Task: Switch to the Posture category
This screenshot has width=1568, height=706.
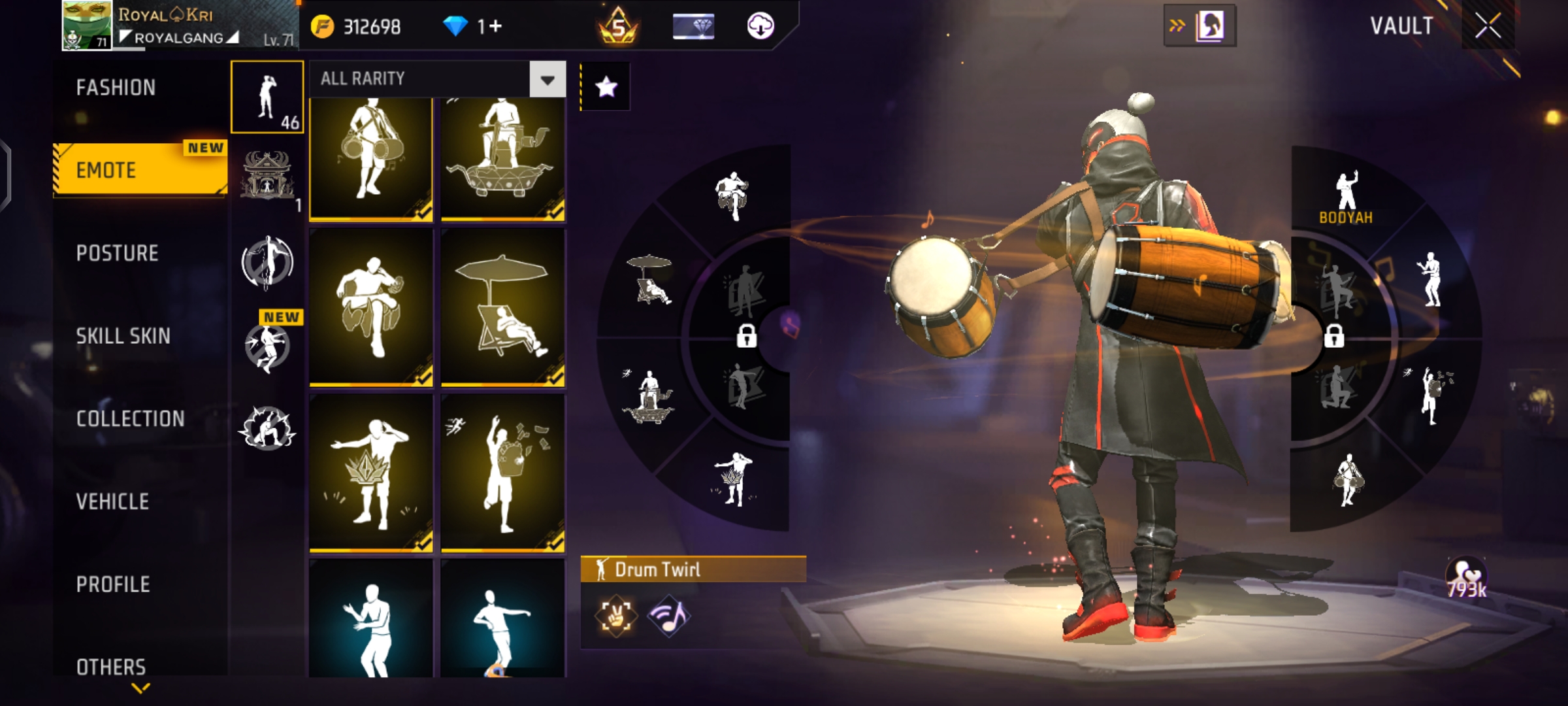Action: (118, 253)
